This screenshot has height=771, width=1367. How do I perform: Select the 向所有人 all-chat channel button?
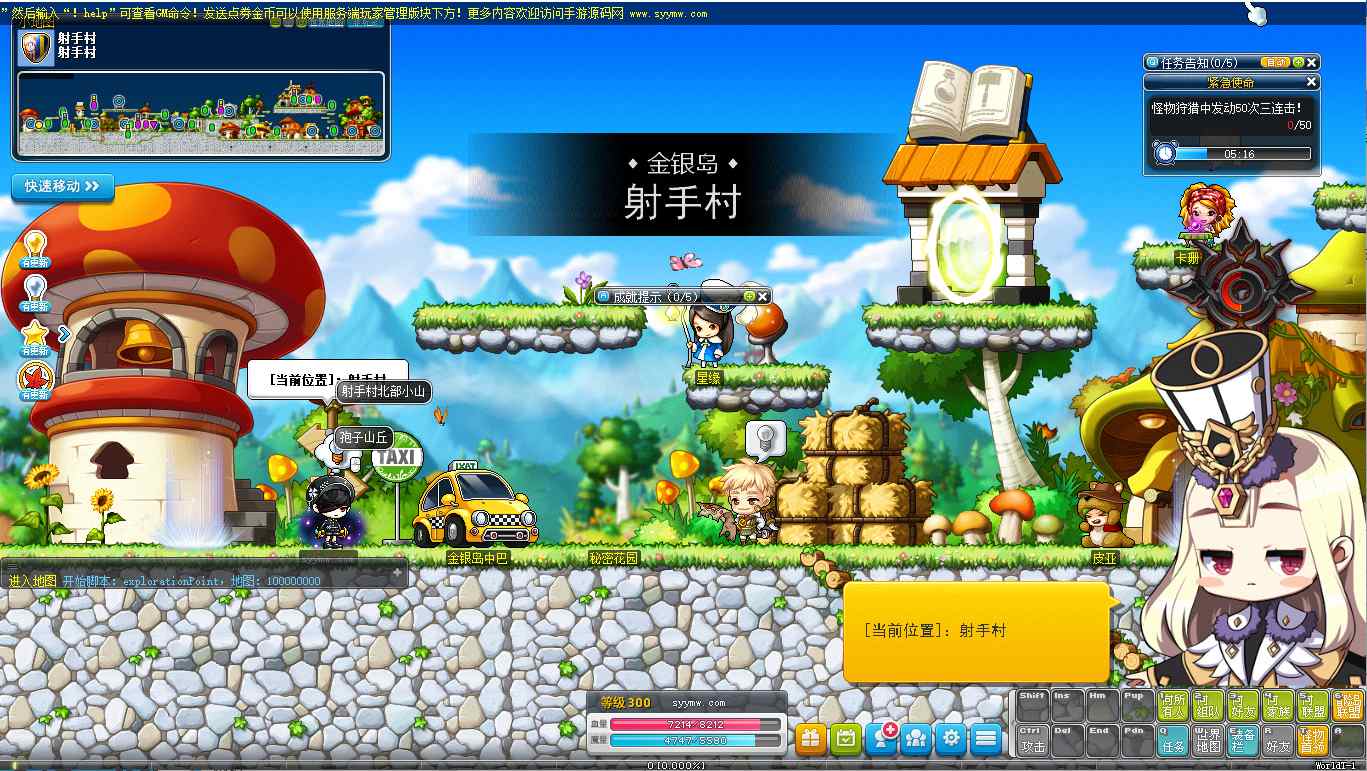[x=1172, y=705]
